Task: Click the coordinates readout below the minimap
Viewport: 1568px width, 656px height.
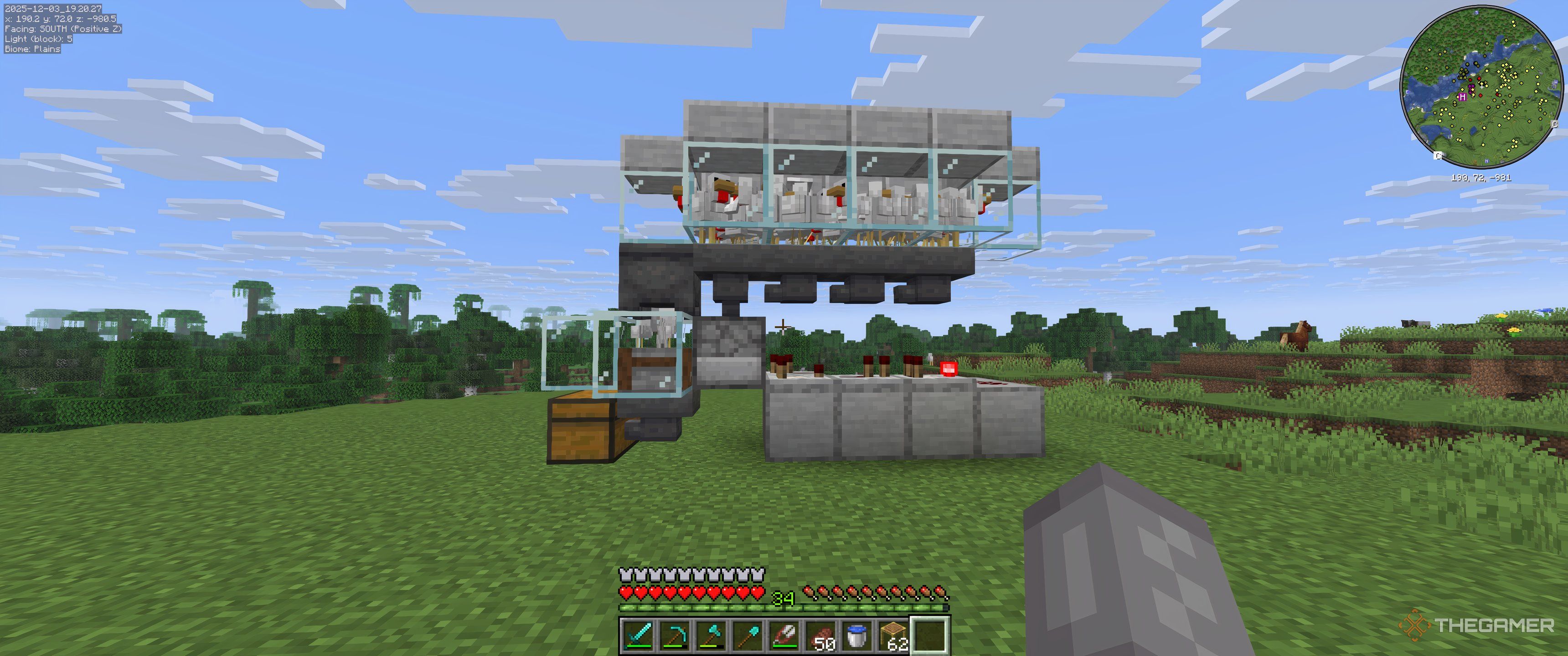Action: (x=1481, y=177)
